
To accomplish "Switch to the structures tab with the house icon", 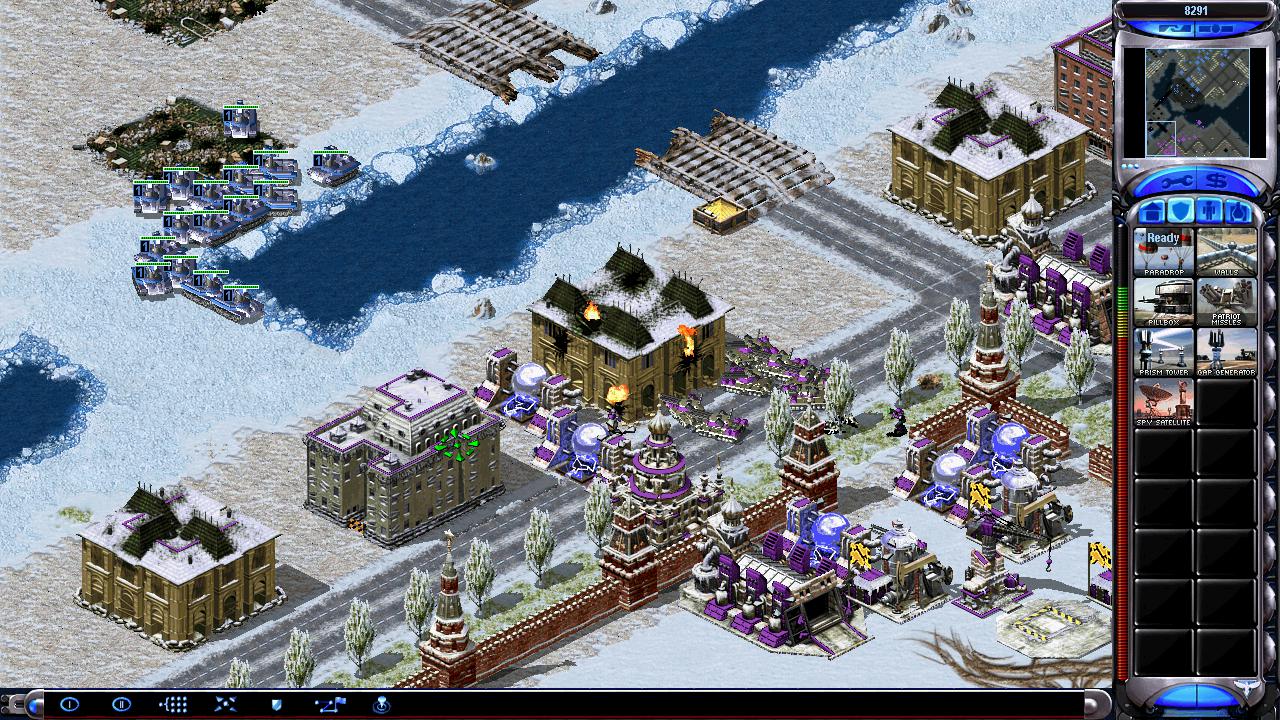I will (x=1151, y=212).
